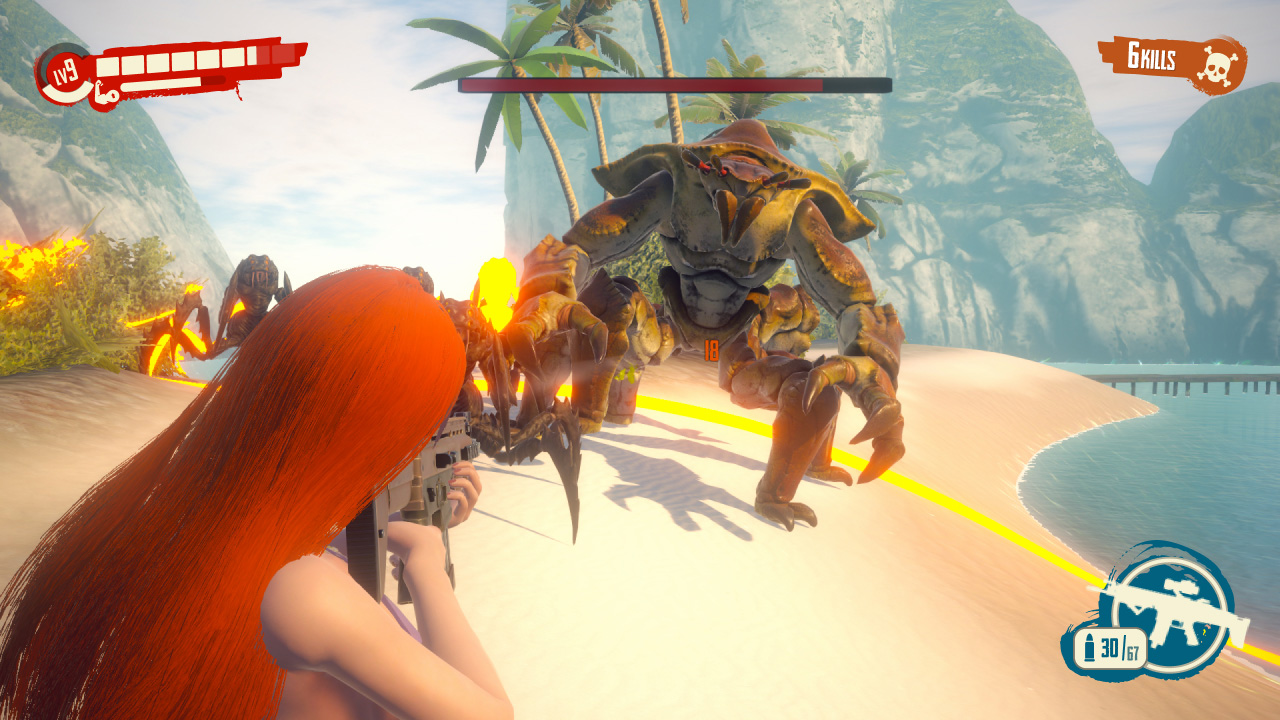Click the ammo readout showing 30/67

(1119, 647)
